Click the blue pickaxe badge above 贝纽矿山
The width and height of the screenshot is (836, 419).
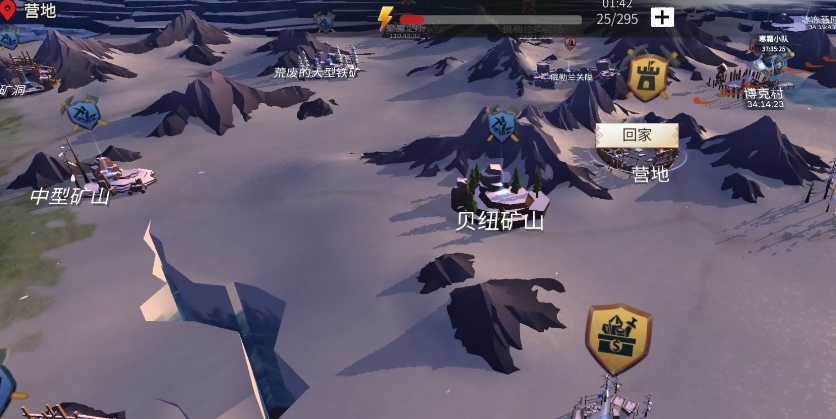[501, 124]
